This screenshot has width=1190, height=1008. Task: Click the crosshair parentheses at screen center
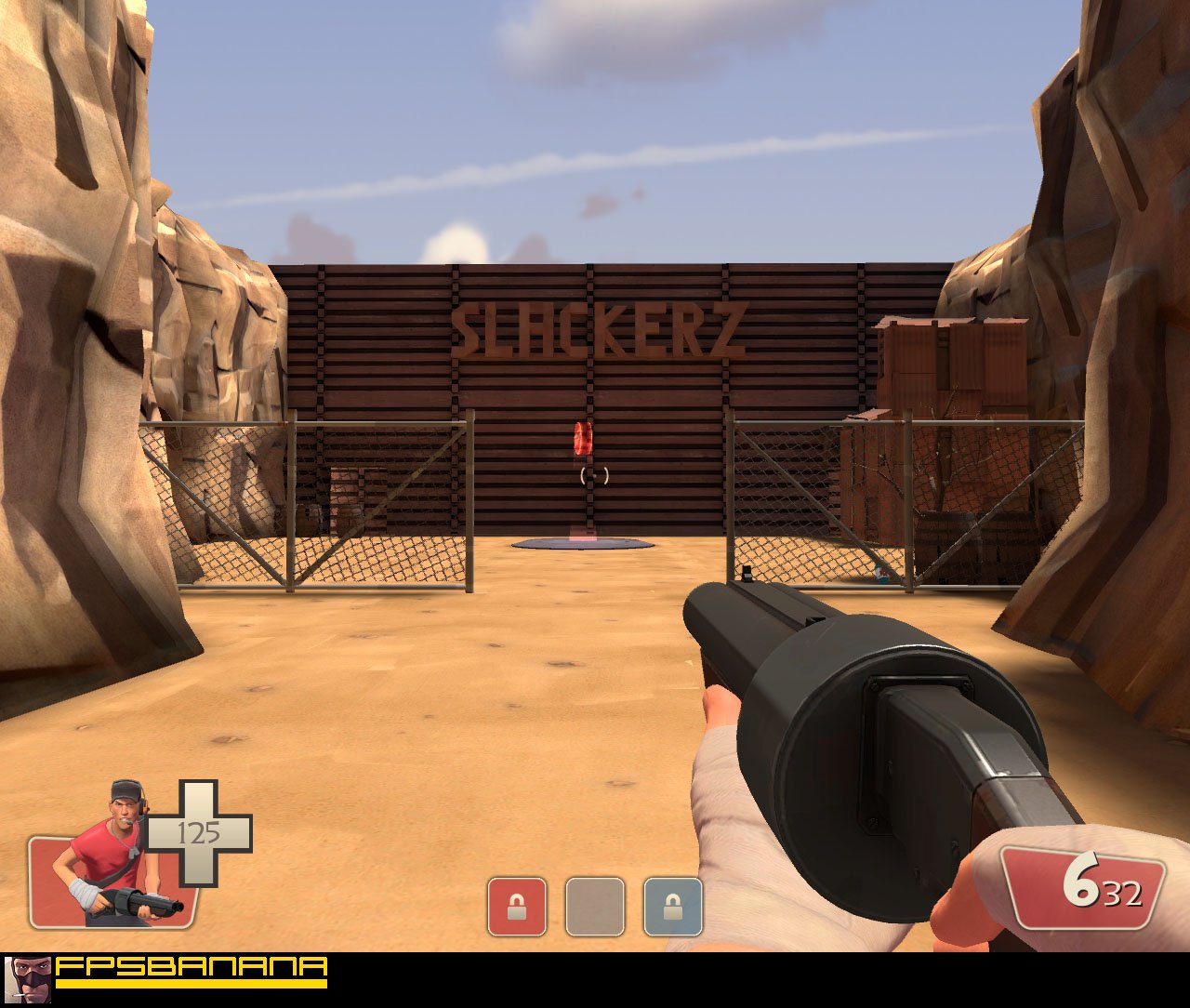592,474
